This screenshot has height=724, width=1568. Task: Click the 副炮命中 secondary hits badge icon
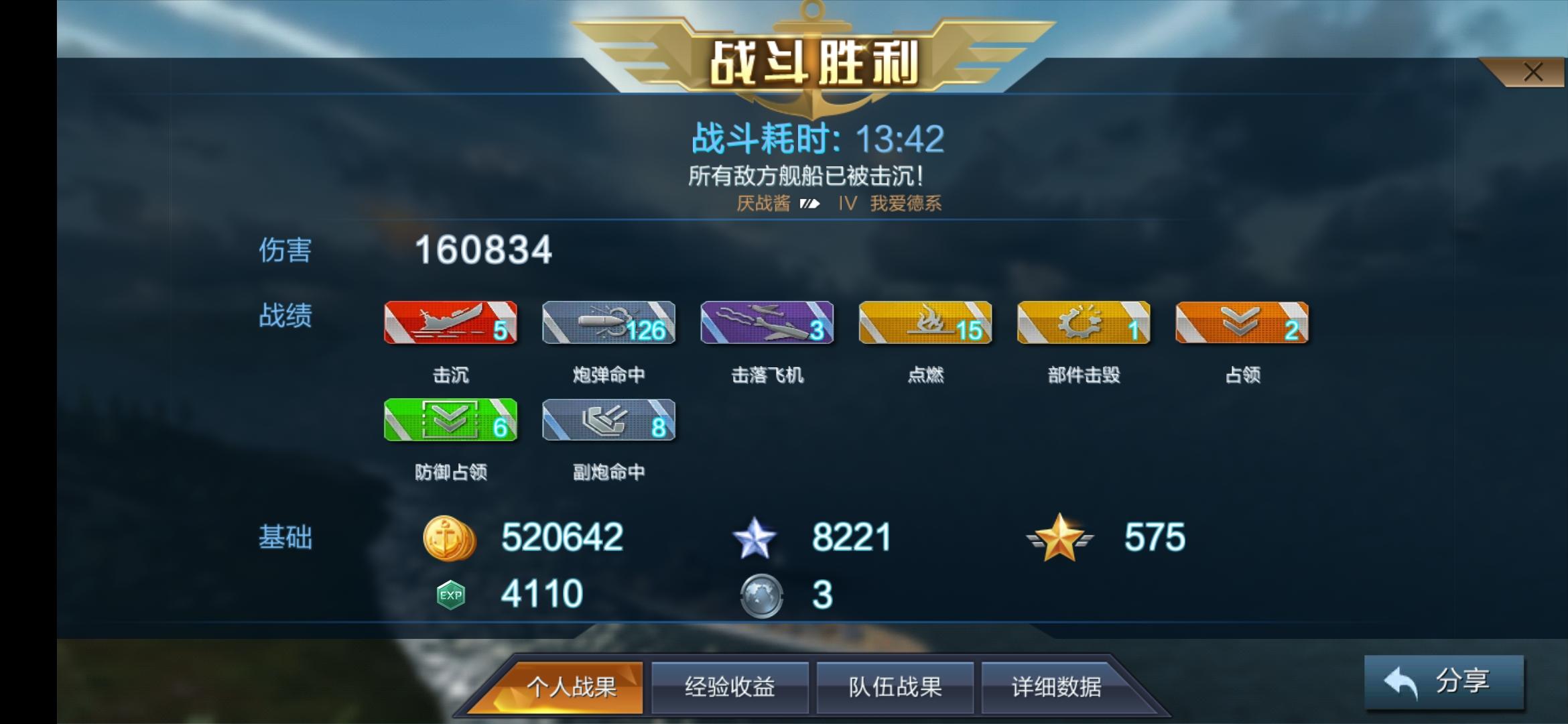click(608, 421)
